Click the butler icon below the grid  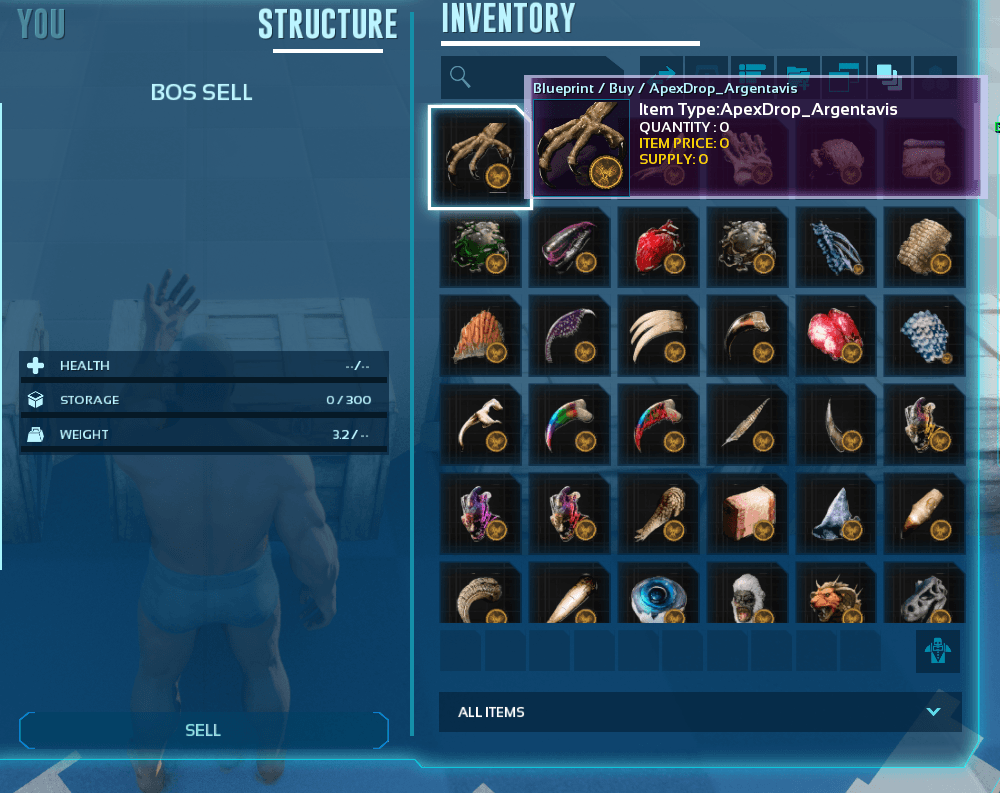[x=937, y=651]
